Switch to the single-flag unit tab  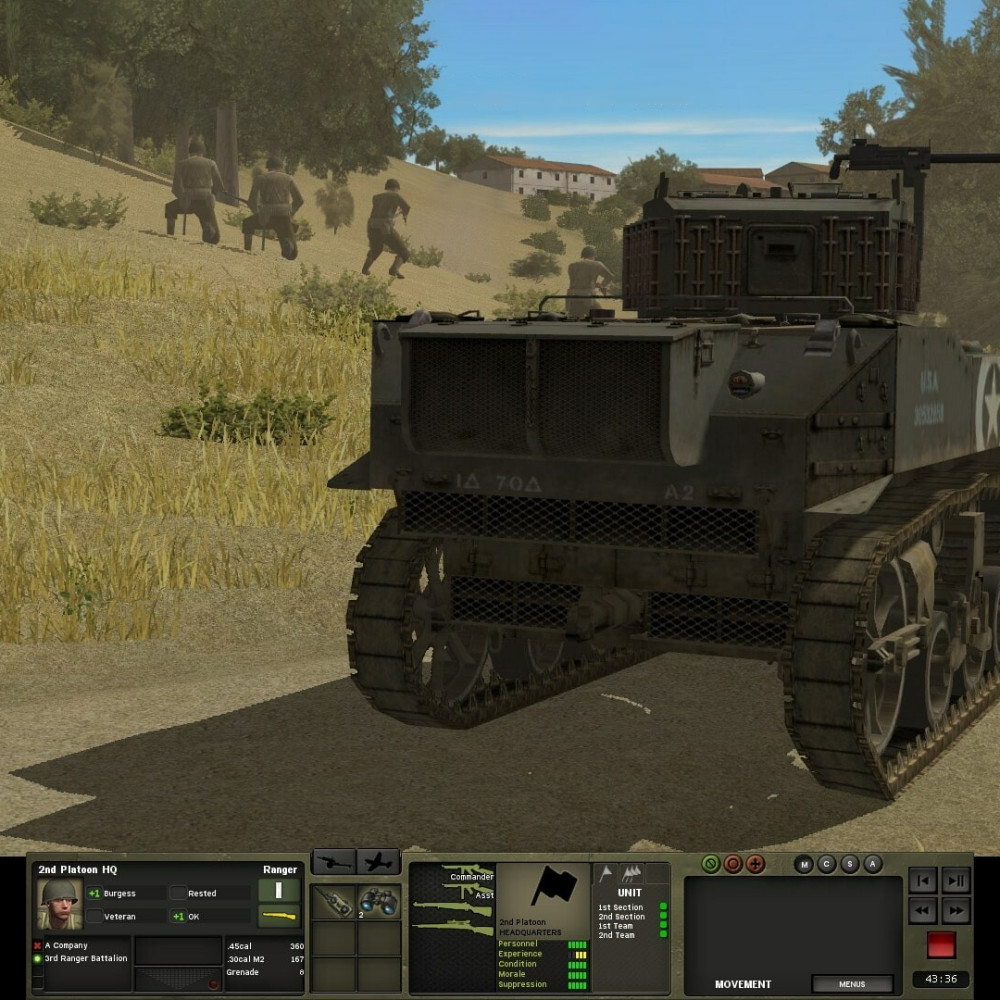click(605, 874)
